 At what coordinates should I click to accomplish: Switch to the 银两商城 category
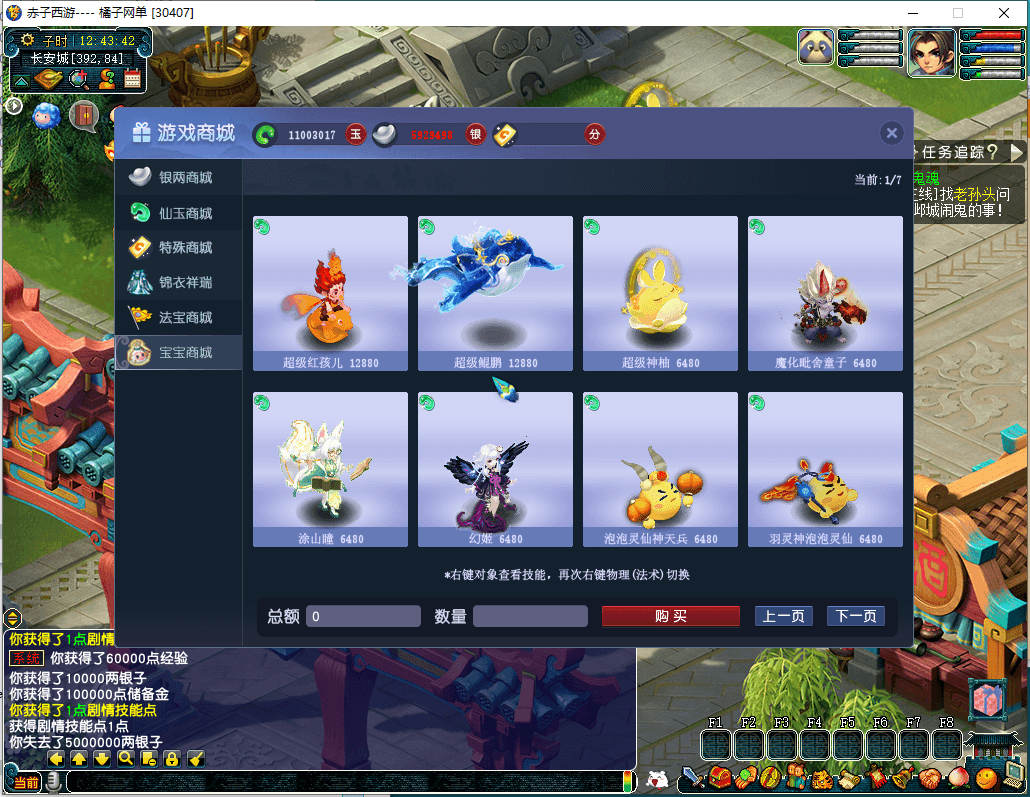[x=178, y=178]
